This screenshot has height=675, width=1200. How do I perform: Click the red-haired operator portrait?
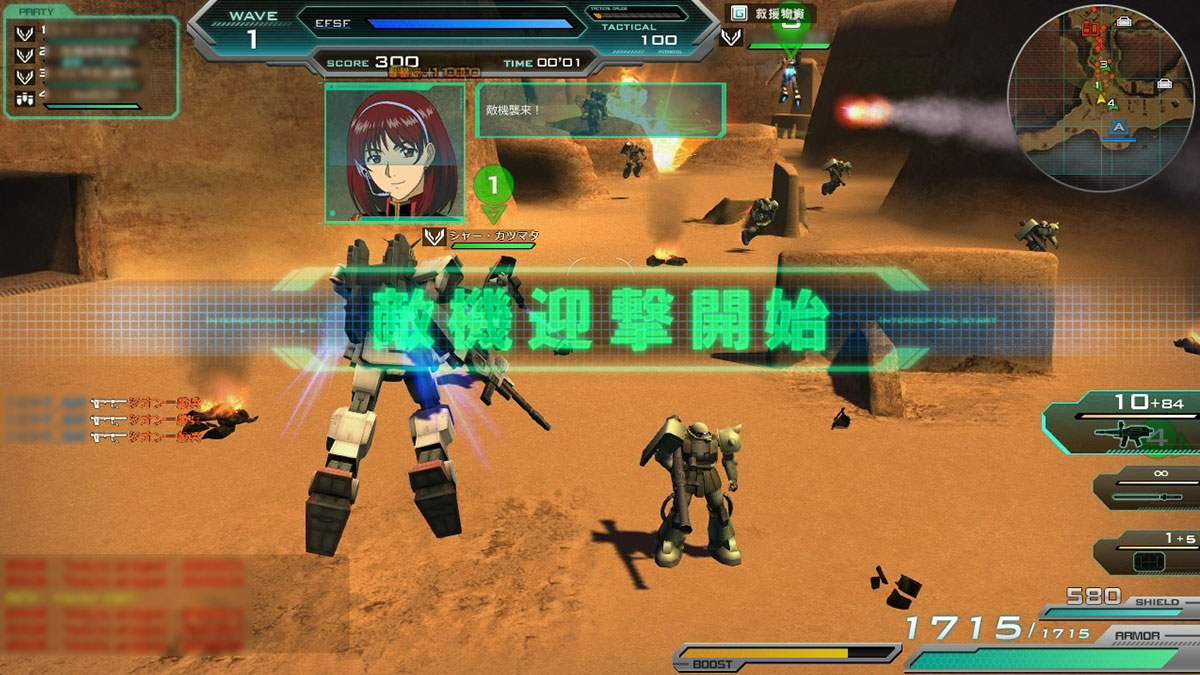394,152
